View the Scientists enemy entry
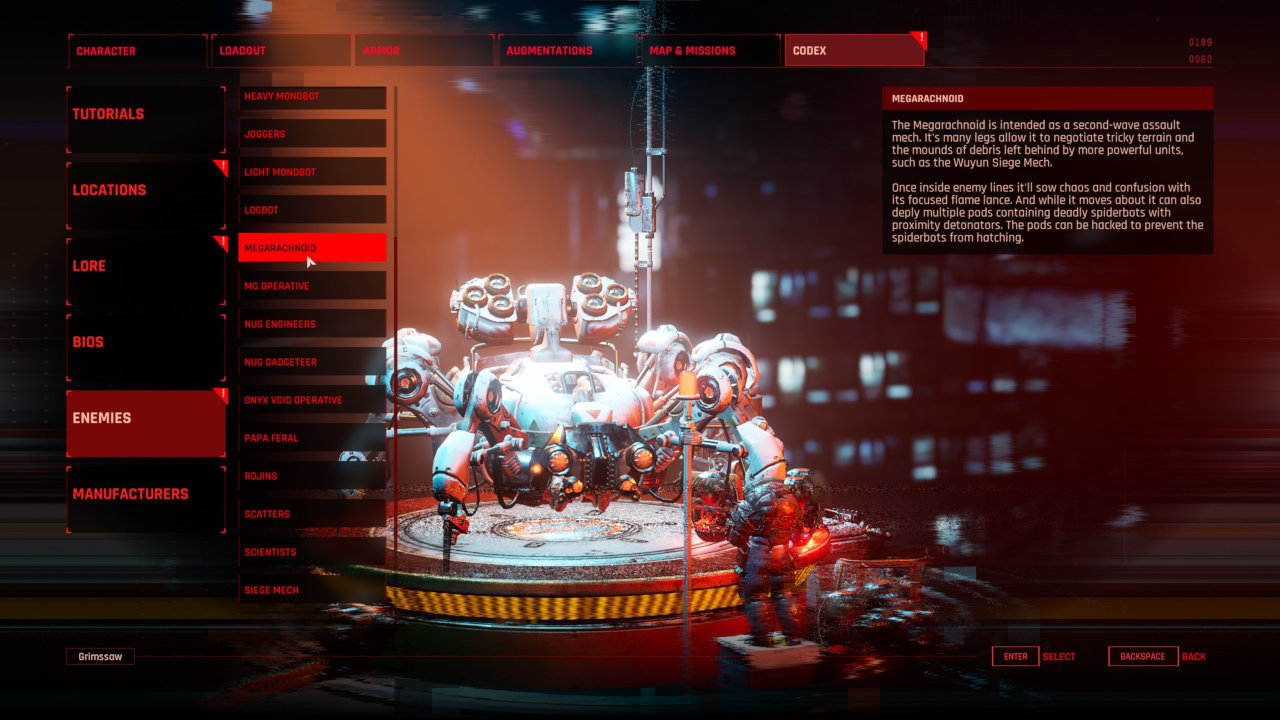Screen dimensions: 1280x720 point(312,552)
